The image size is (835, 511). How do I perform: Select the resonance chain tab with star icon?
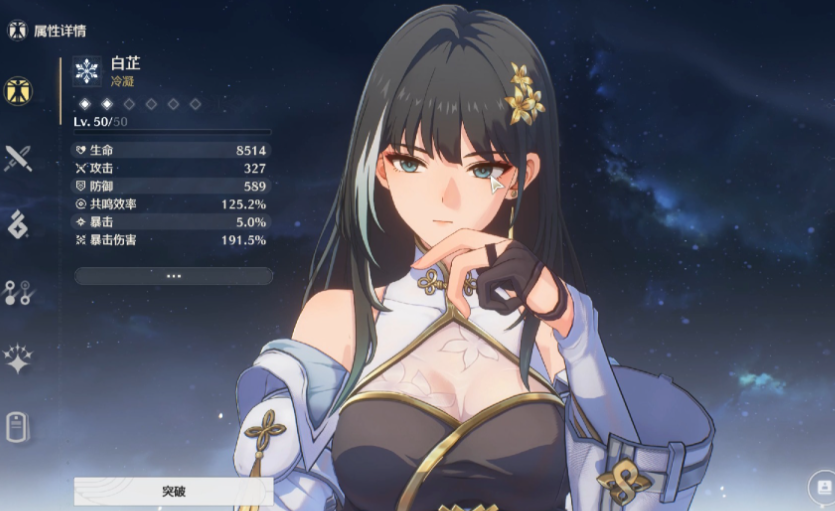click(18, 357)
